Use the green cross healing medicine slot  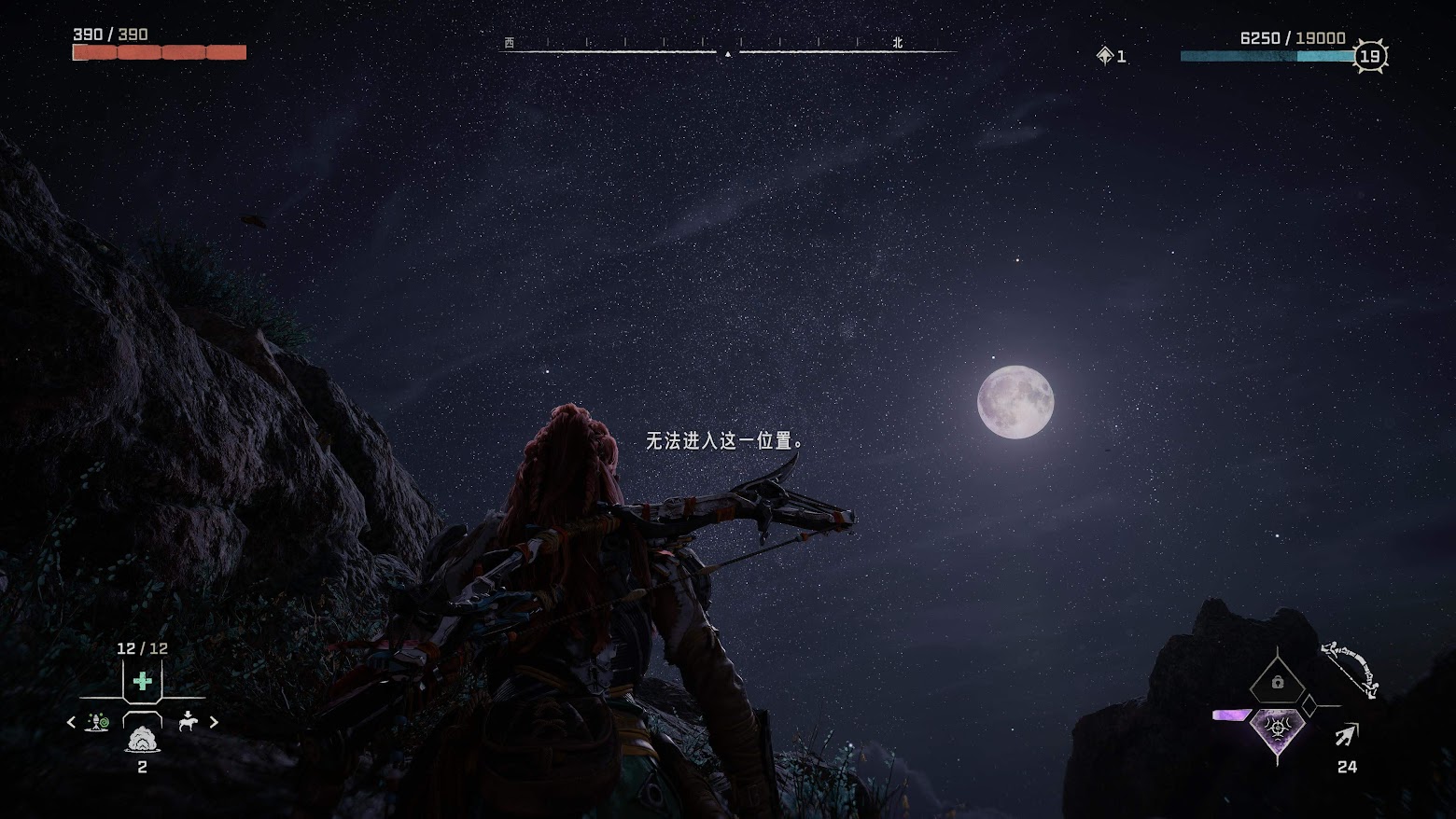[x=143, y=682]
